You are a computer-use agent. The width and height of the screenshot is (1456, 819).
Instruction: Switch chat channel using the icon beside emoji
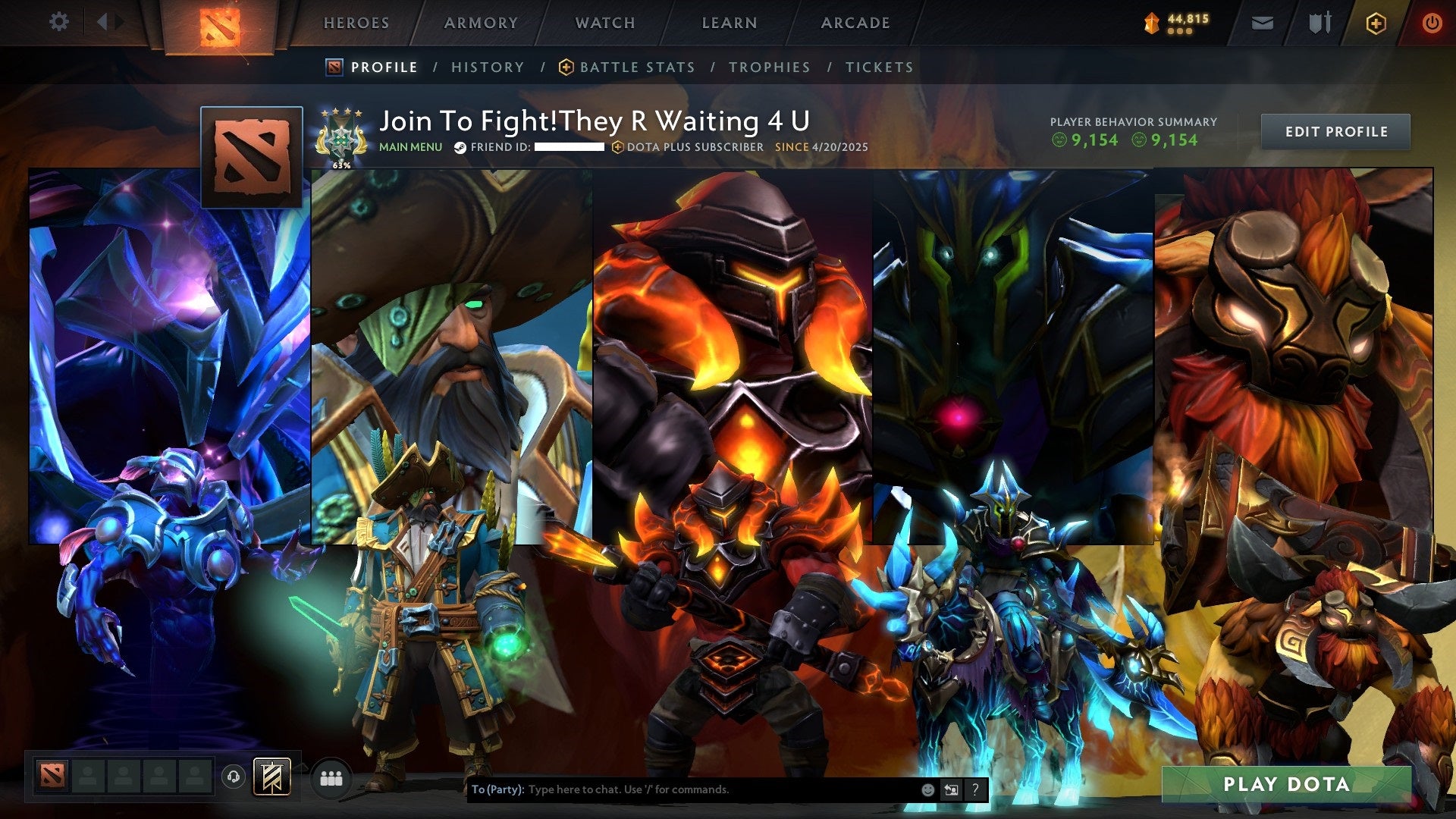point(951,789)
